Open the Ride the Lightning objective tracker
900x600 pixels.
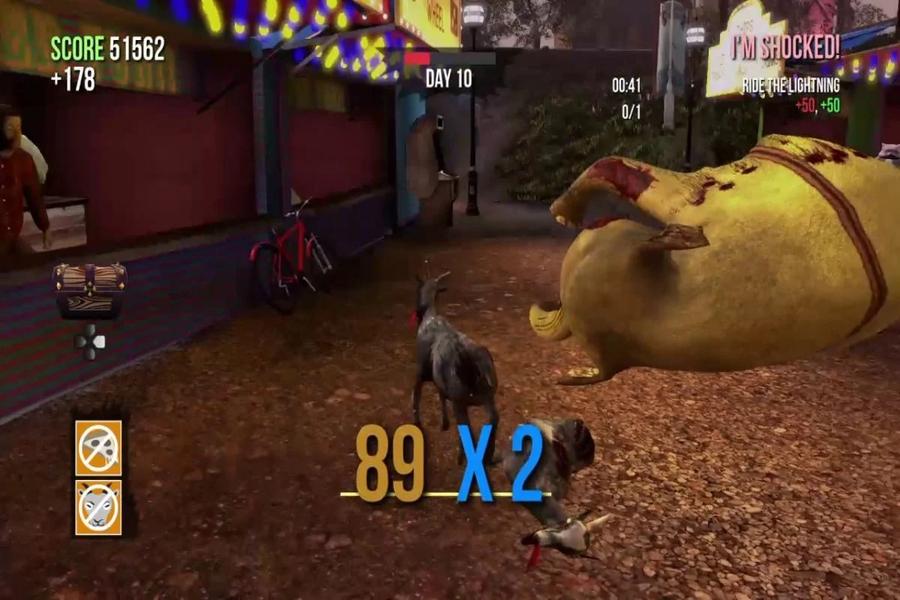(790, 87)
